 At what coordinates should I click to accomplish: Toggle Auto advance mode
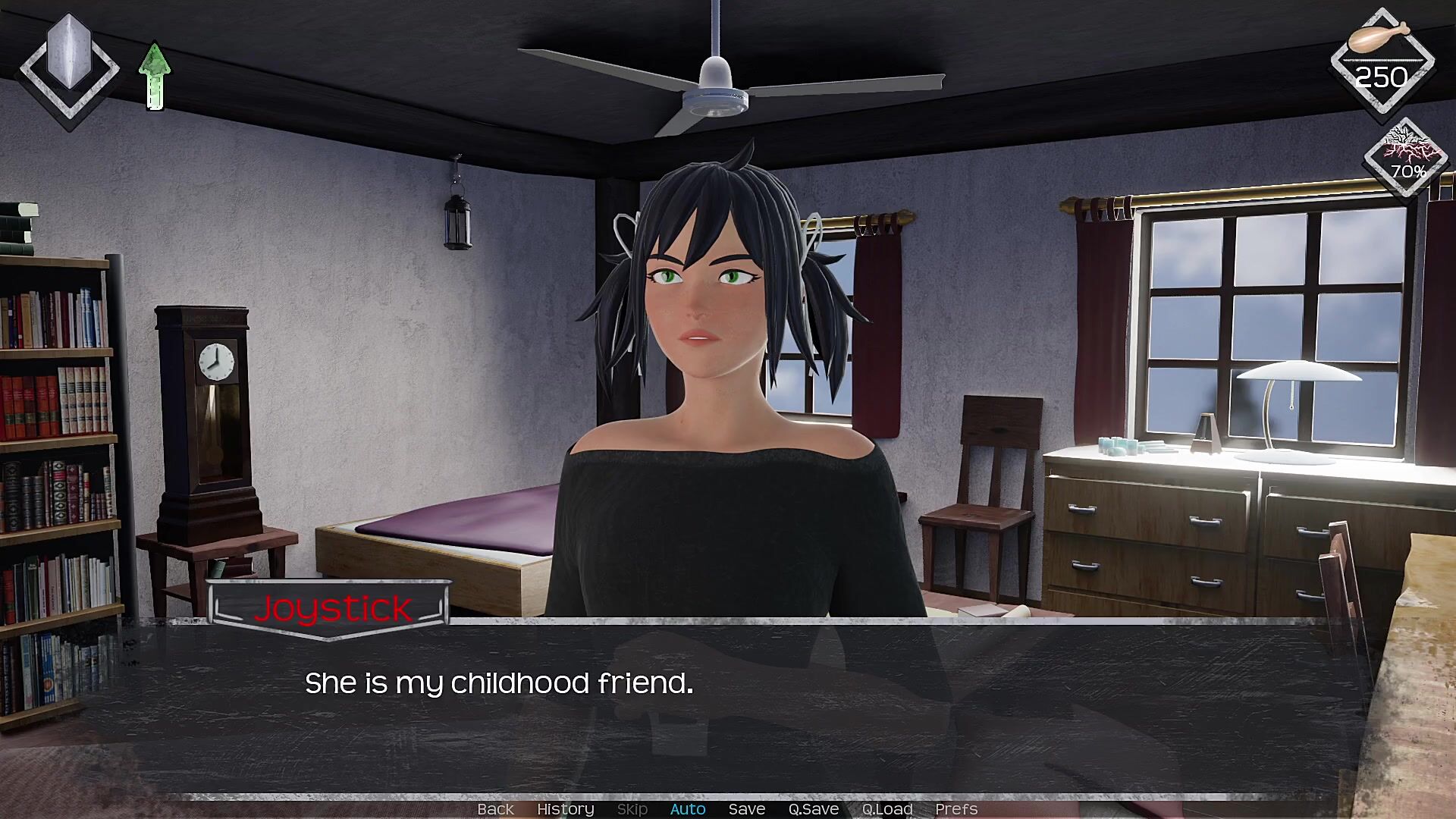click(688, 809)
